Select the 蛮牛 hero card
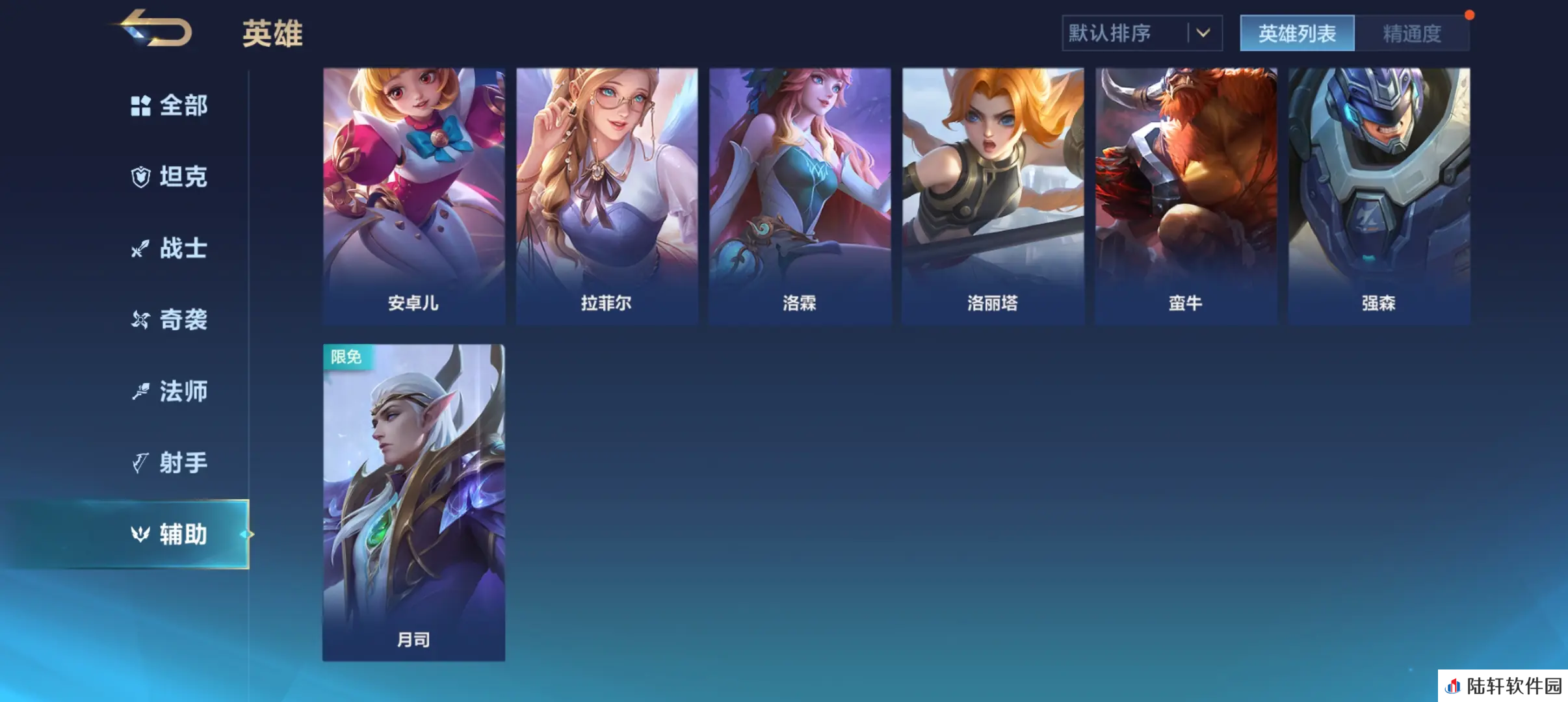 1186,195
